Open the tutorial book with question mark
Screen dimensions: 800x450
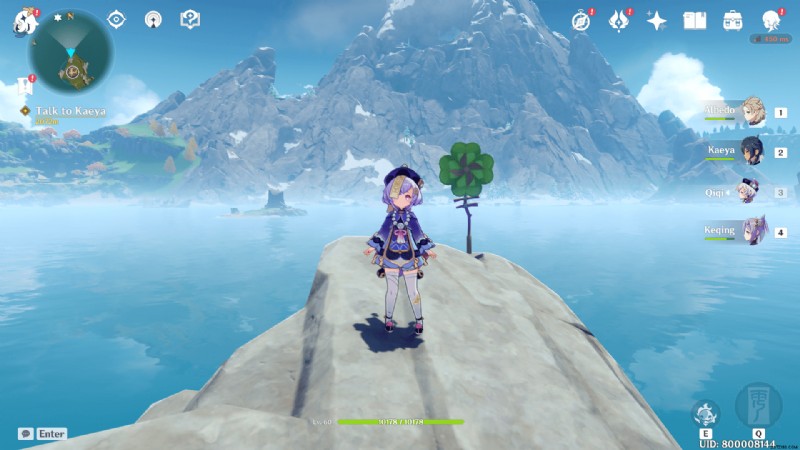click(189, 19)
